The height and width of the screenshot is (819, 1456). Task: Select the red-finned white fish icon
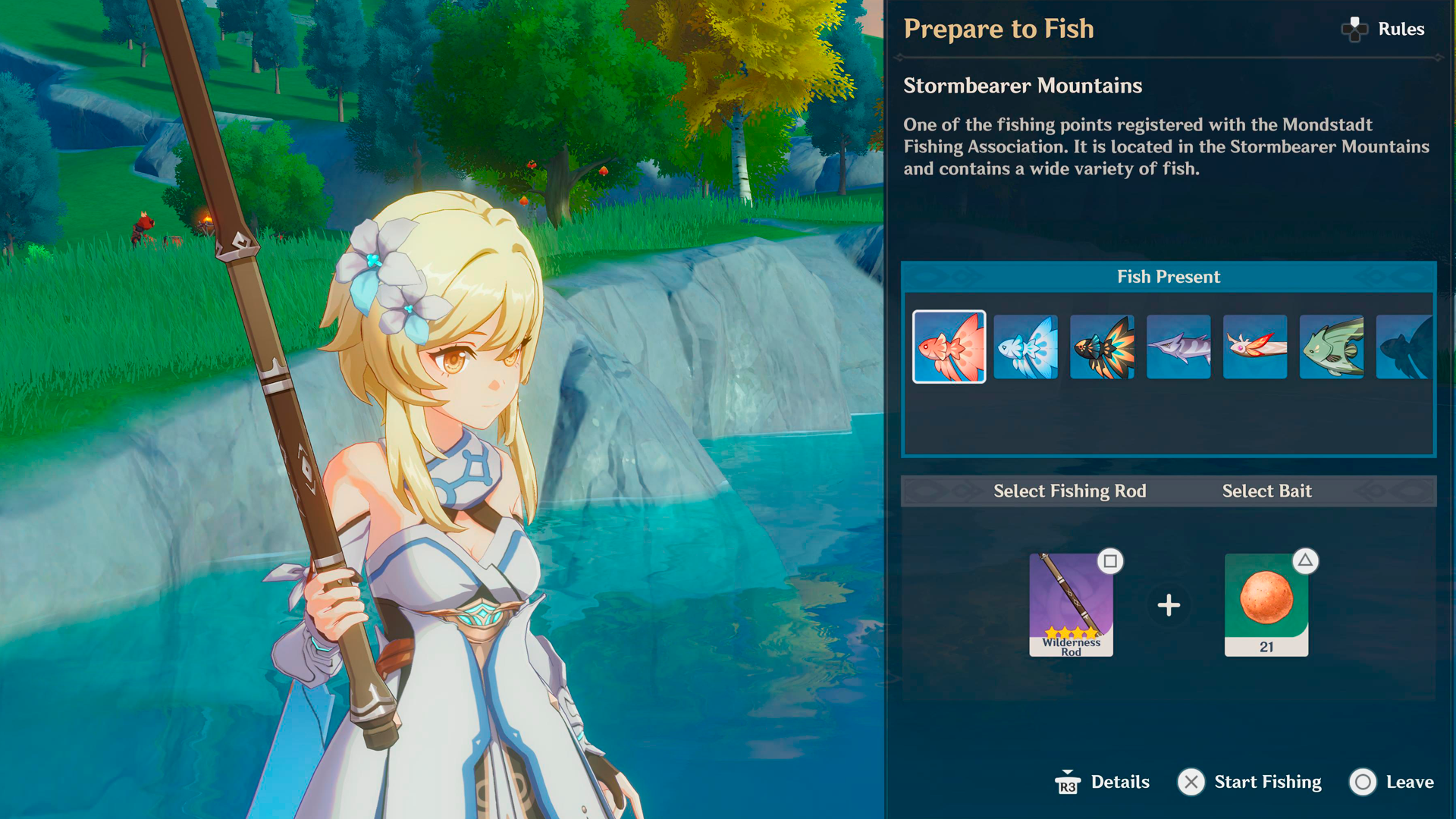pos(1254,347)
